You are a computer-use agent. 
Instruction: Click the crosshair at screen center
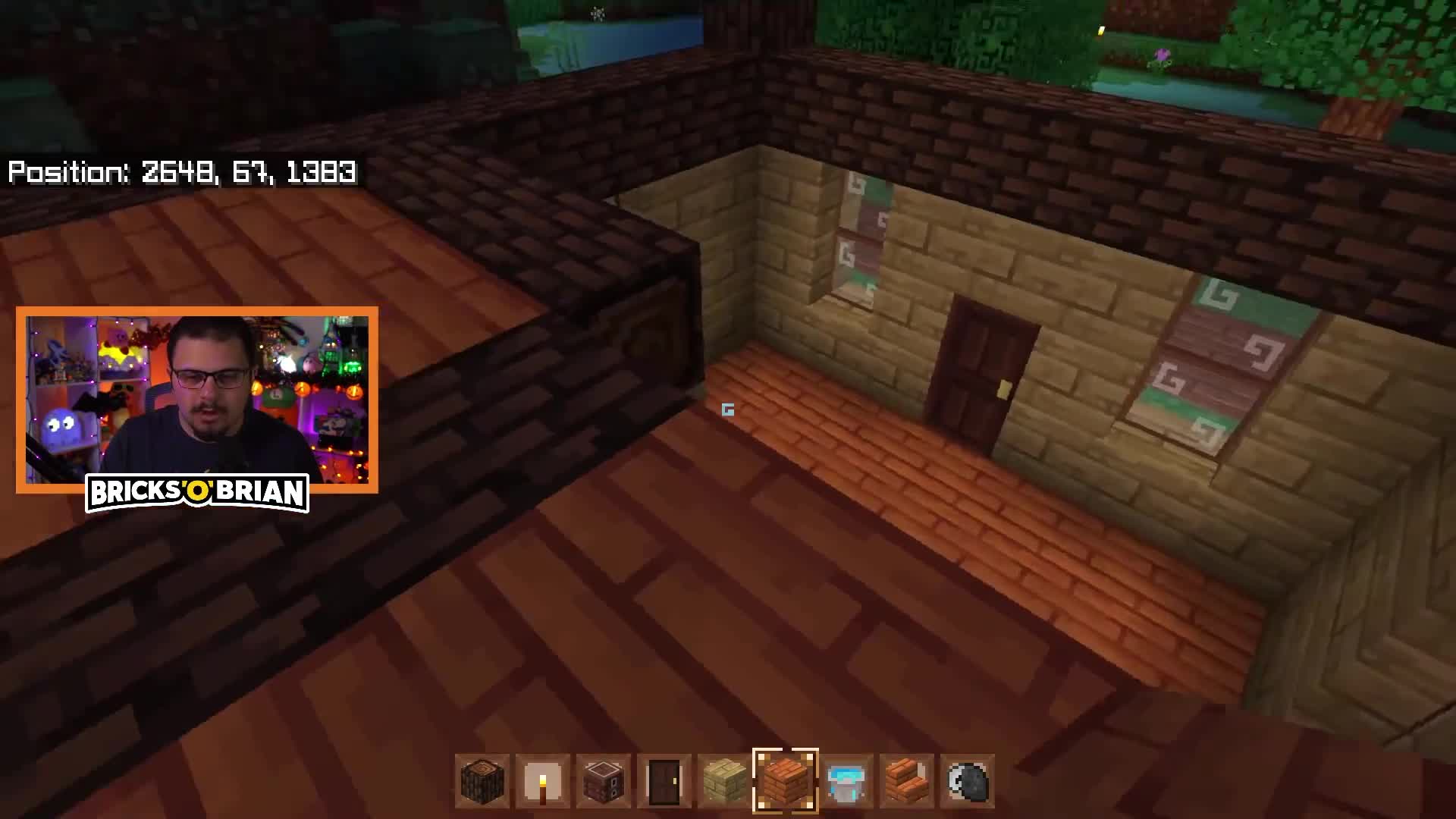(728, 409)
